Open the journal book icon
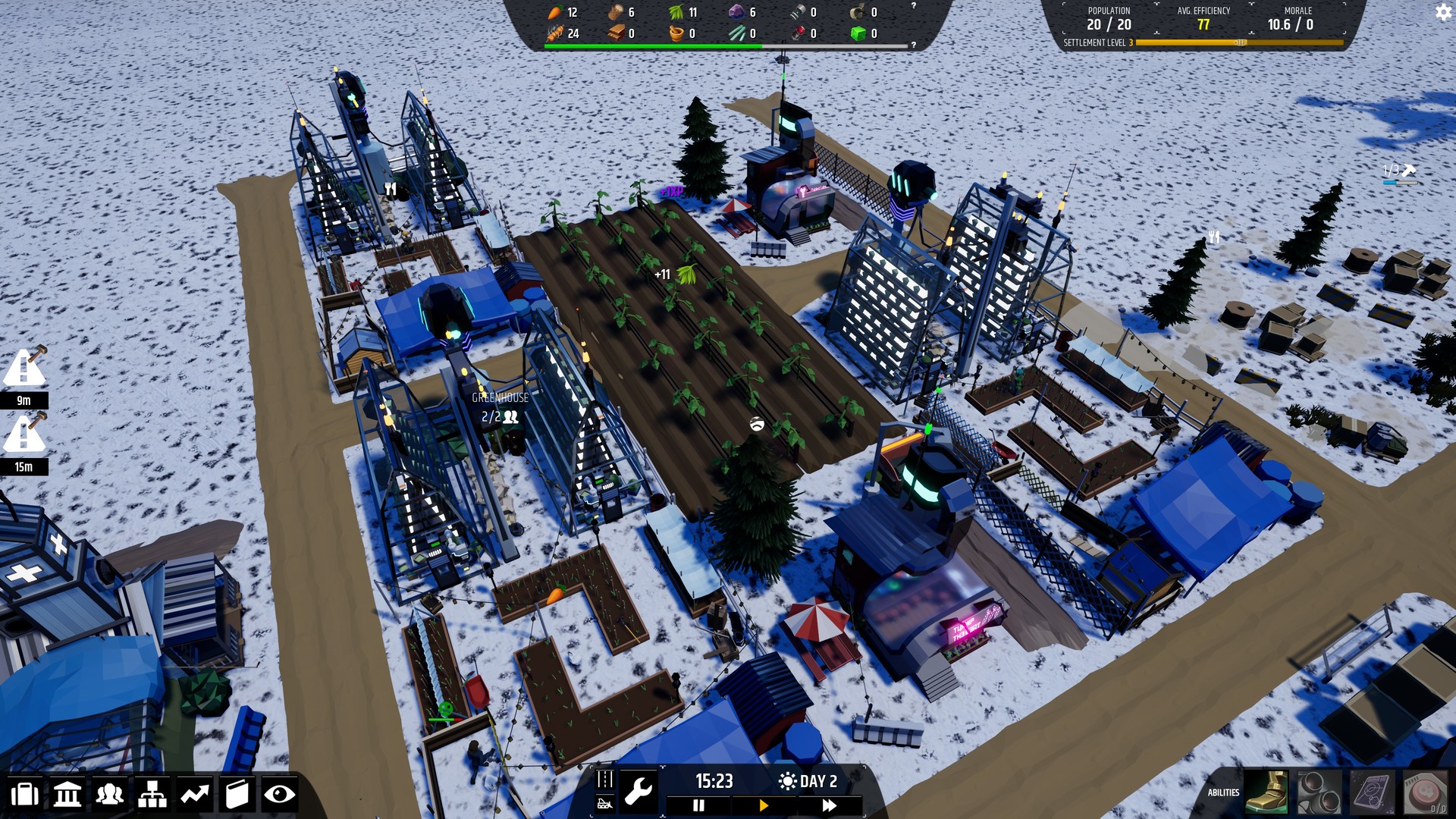Screen dimensions: 1456x819 pos(237,794)
